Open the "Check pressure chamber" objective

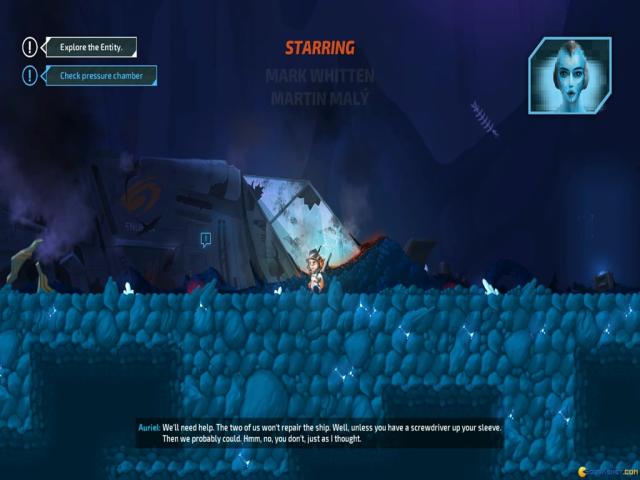[x=100, y=75]
